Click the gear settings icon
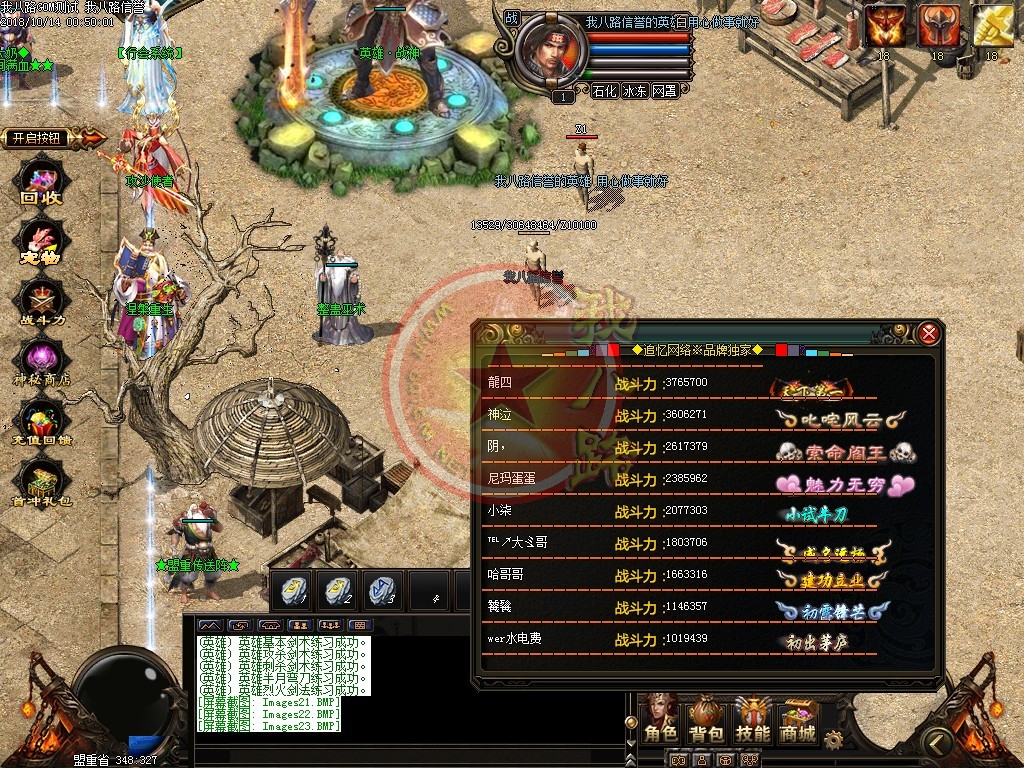The width and height of the screenshot is (1024, 768). (x=833, y=740)
